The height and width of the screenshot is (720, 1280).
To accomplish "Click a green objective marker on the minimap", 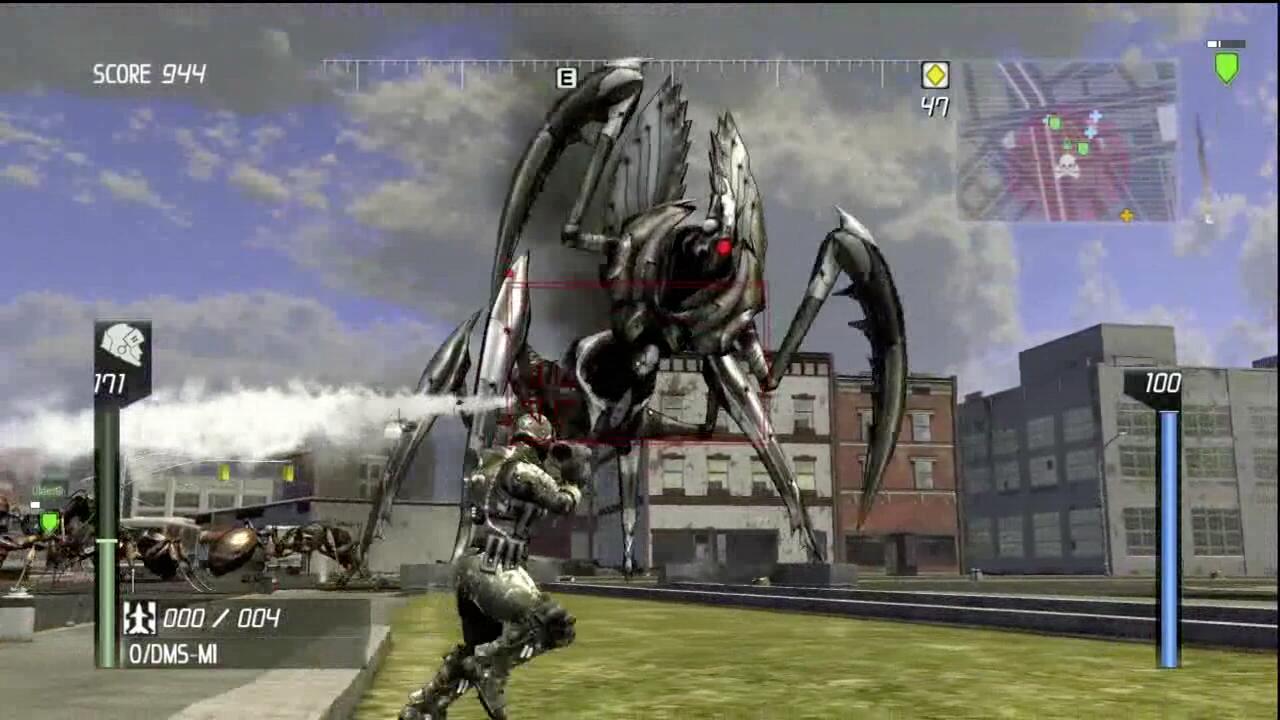I will pos(1055,122).
